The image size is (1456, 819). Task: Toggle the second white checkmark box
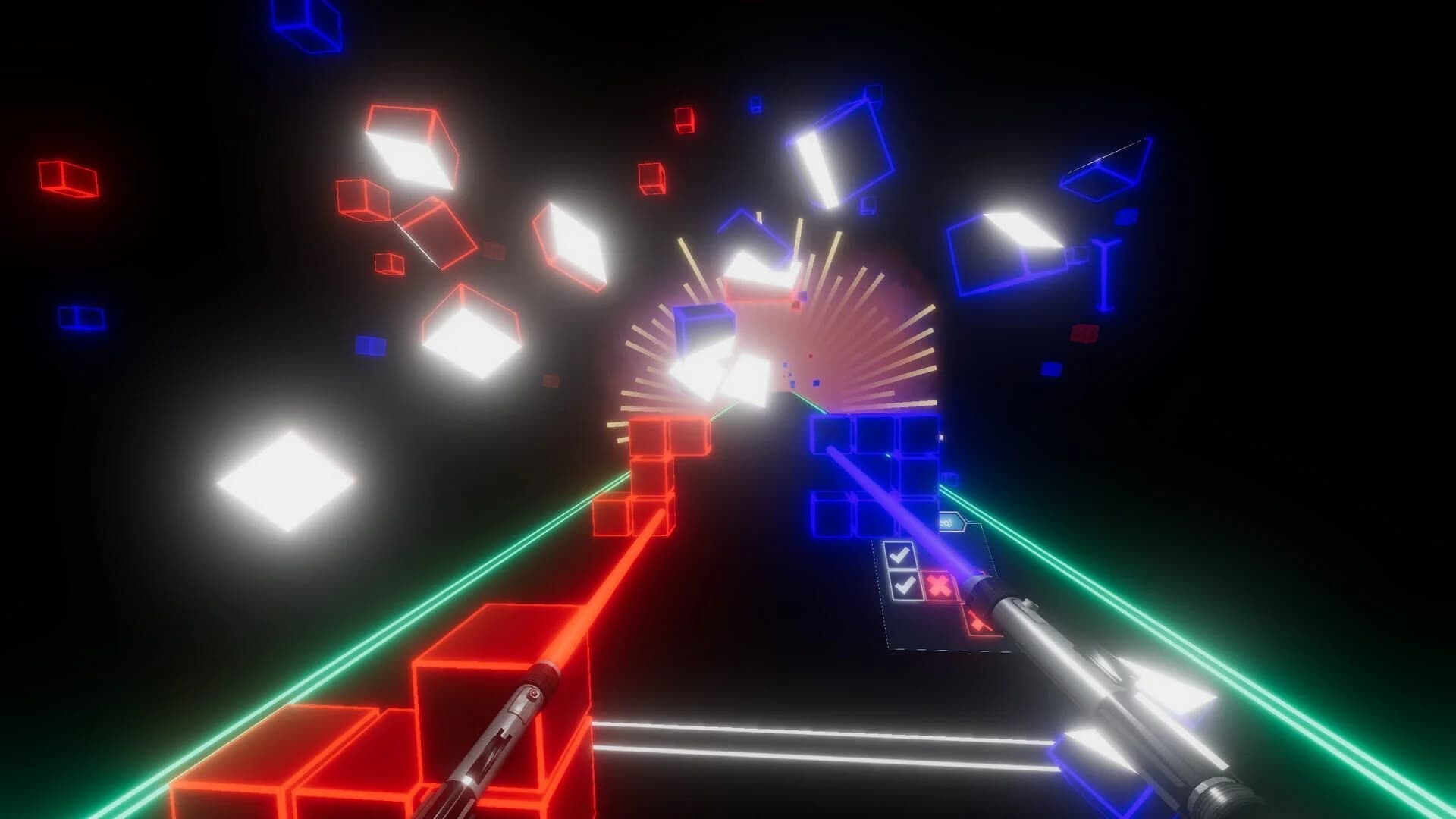tap(905, 585)
